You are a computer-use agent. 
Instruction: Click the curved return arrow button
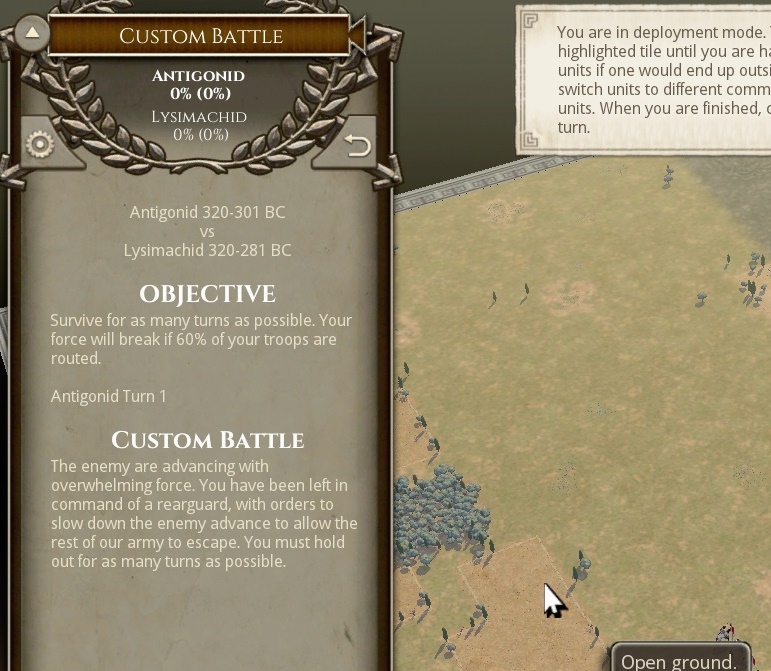point(357,146)
